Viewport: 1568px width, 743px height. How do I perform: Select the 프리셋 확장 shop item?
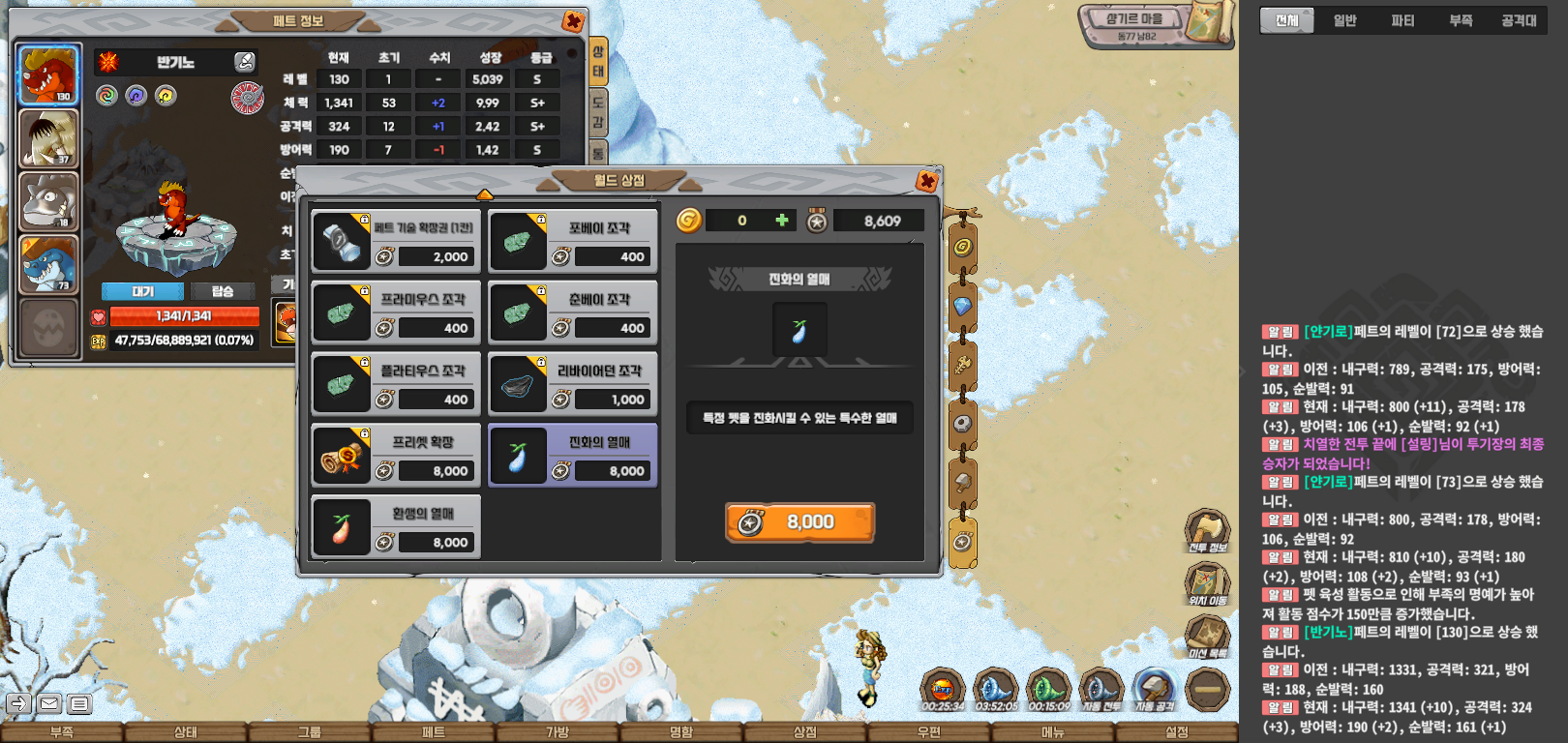[x=396, y=456]
